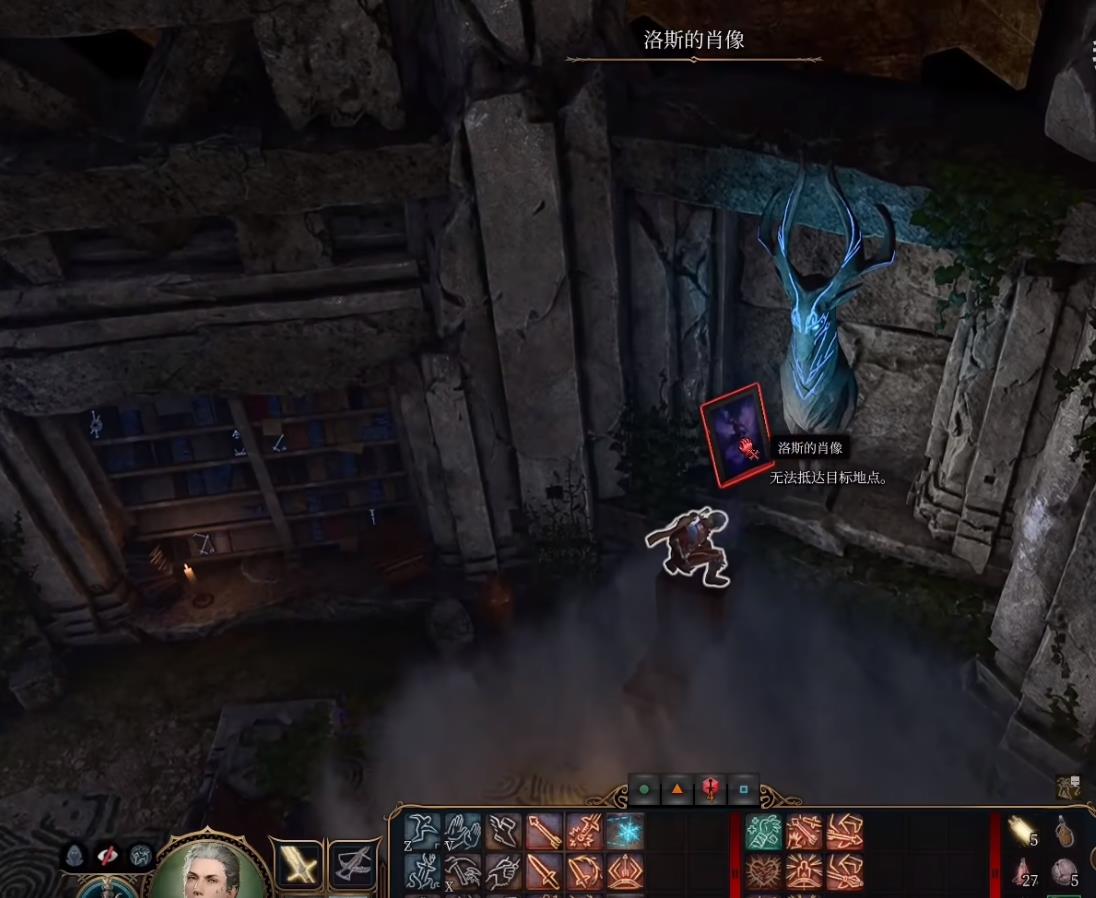Activate the jump ability marked Z
Image resolution: width=1096 pixels, height=898 pixels.
(422, 832)
